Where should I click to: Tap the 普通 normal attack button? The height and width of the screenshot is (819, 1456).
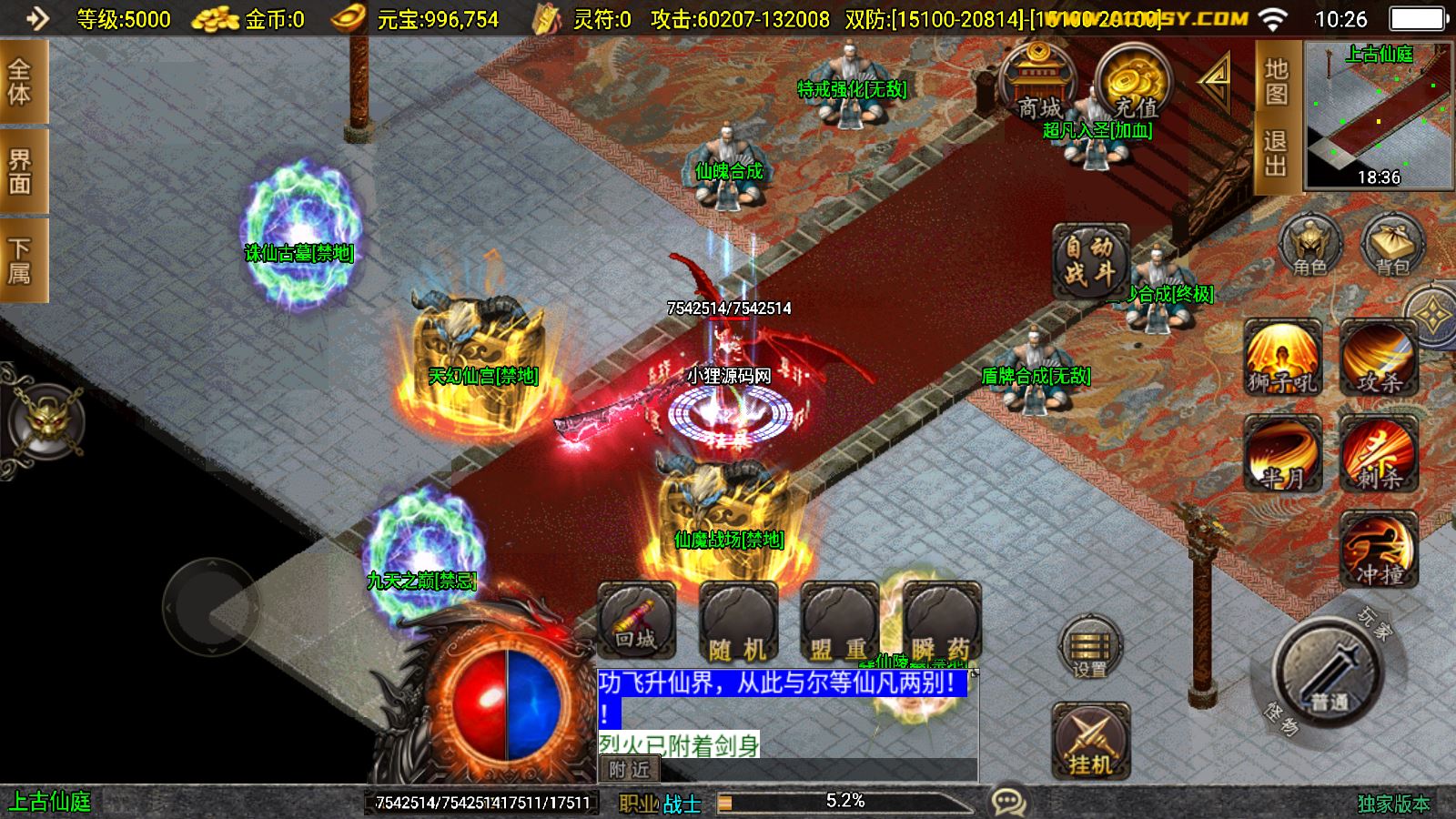[x=1329, y=672]
